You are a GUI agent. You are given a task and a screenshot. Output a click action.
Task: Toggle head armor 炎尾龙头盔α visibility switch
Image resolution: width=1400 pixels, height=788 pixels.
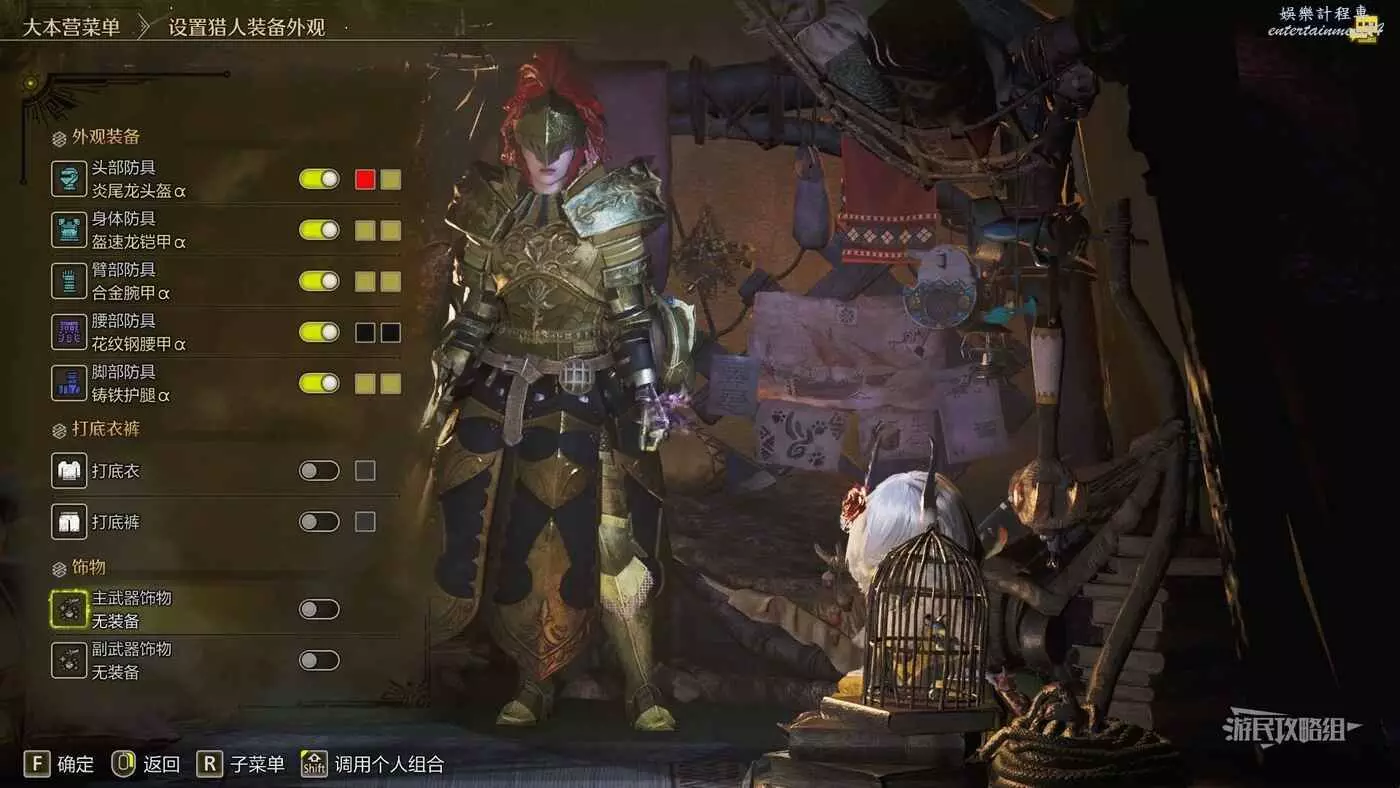[319, 179]
